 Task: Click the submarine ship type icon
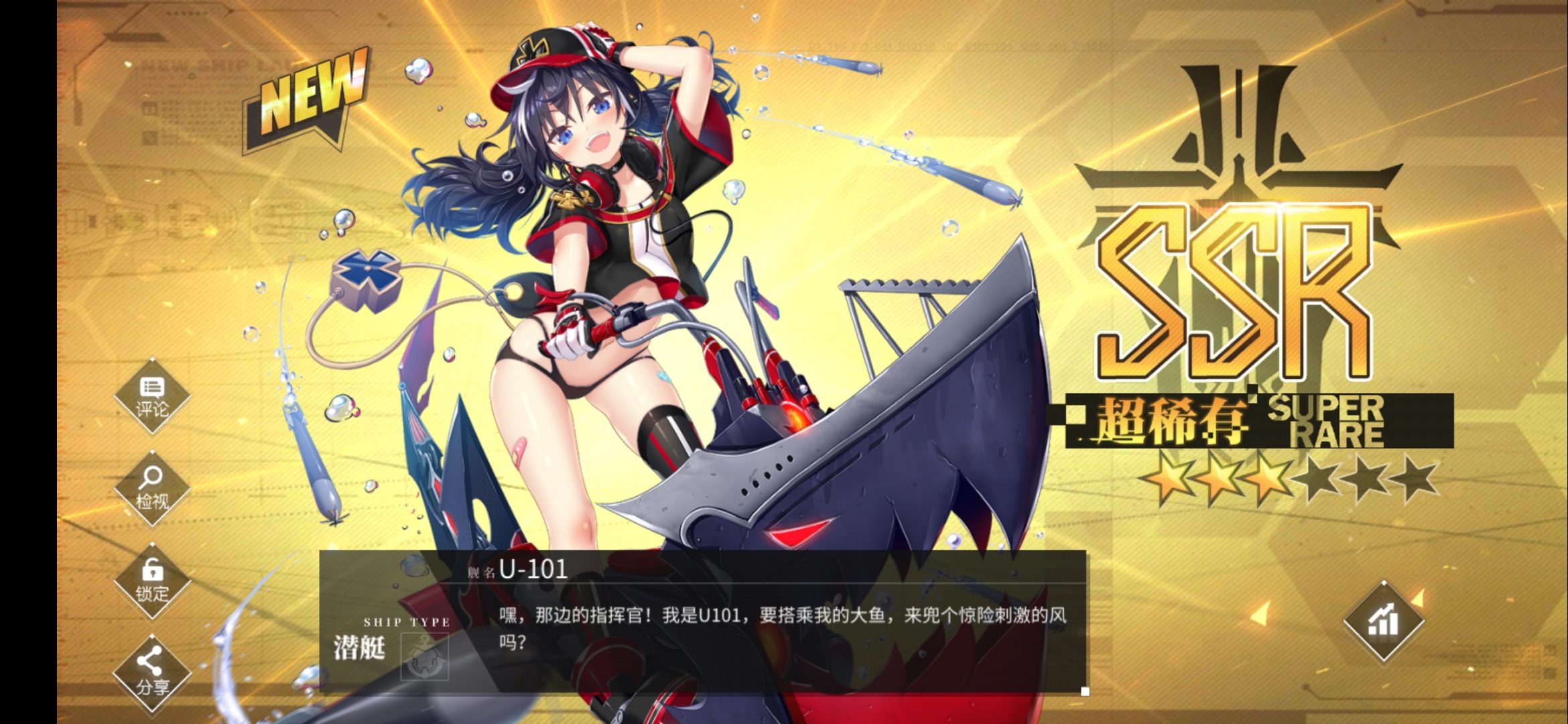click(x=424, y=656)
